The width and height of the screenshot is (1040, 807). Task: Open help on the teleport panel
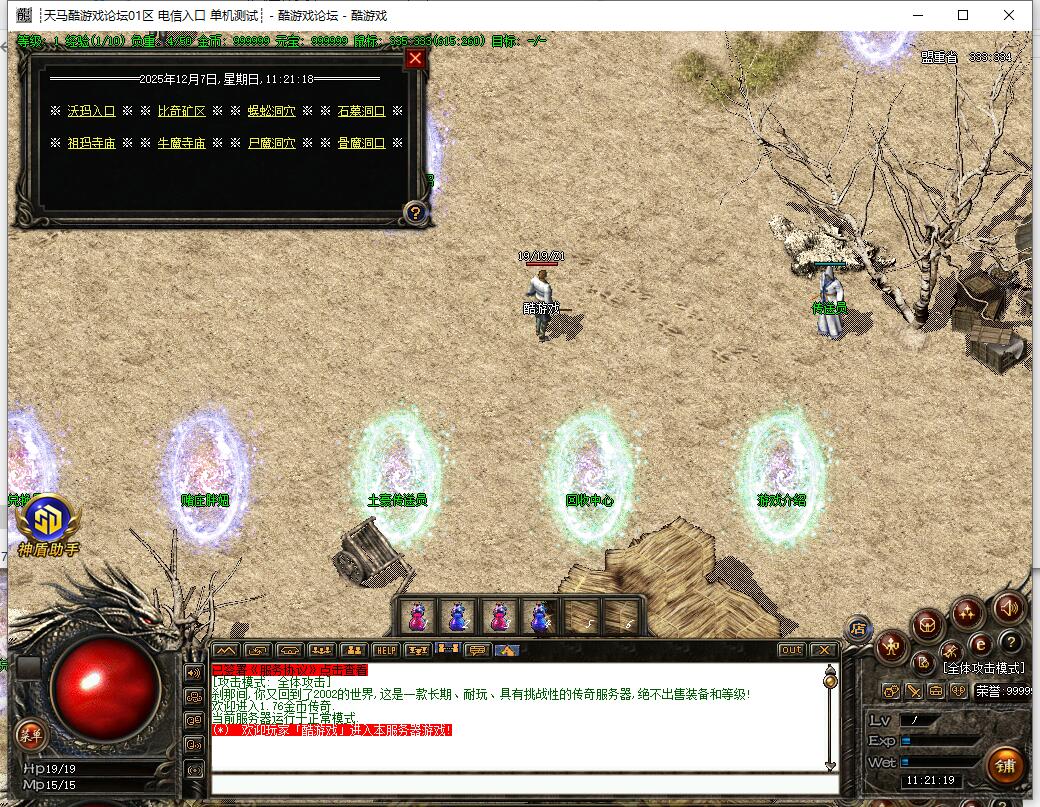415,212
